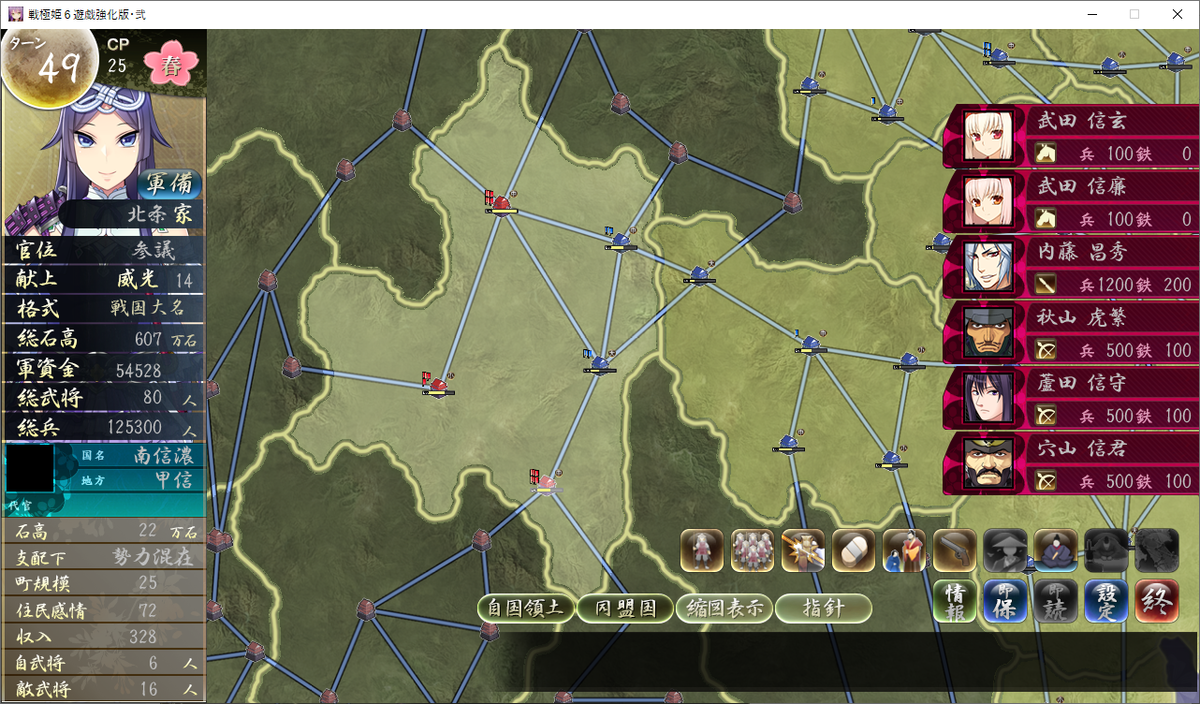The width and height of the screenshot is (1200, 704).
Task: Open the 情報 information button
Action: [x=954, y=602]
